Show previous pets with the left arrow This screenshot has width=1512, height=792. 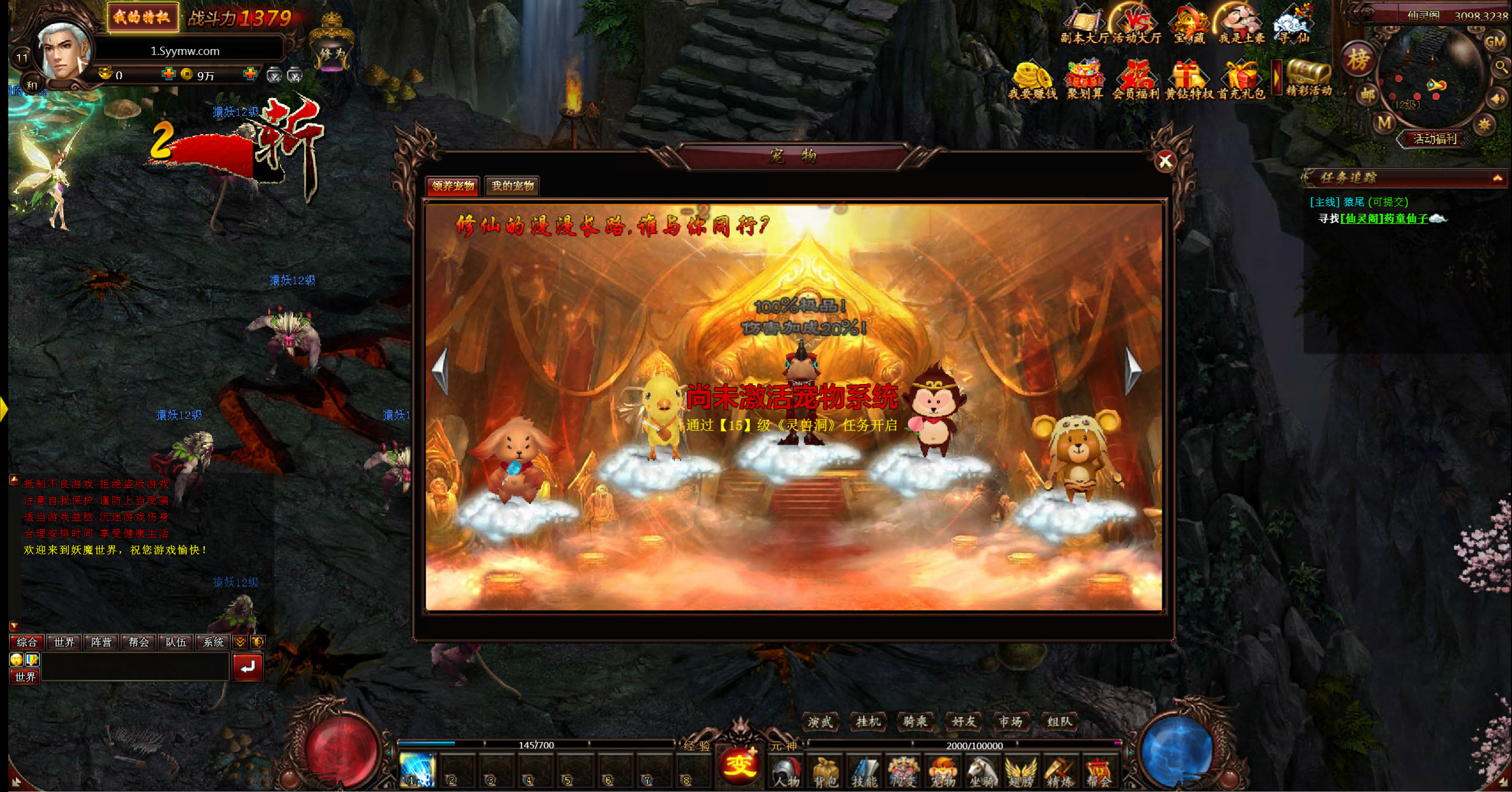(441, 370)
